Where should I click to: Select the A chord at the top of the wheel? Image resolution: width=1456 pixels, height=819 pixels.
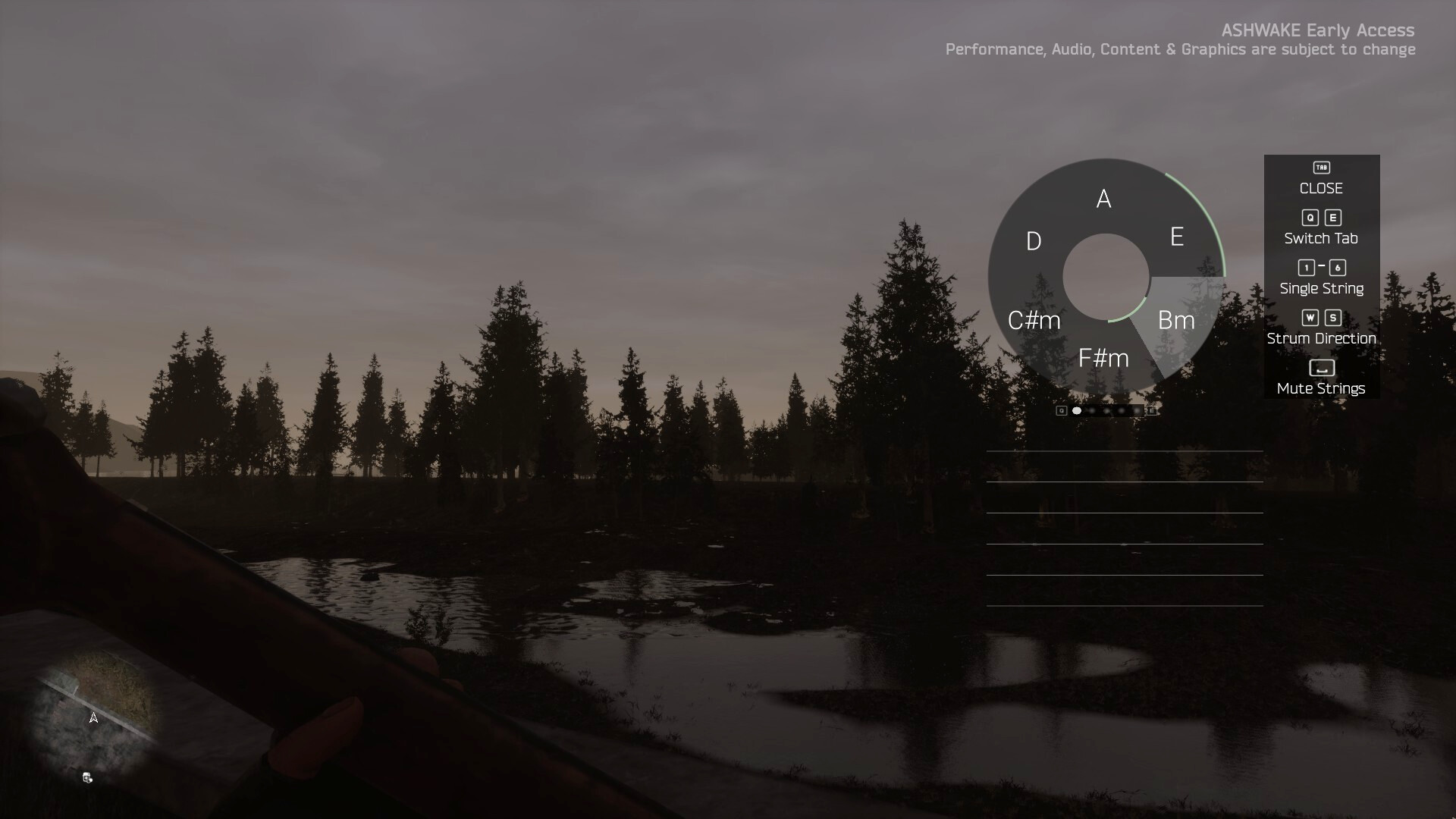1103,199
